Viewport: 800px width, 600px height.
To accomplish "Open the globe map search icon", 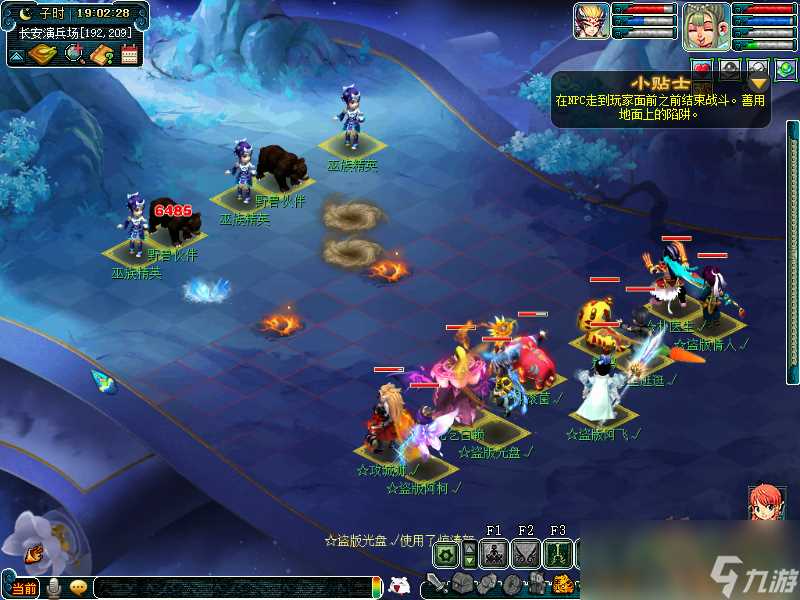I will coord(75,54).
